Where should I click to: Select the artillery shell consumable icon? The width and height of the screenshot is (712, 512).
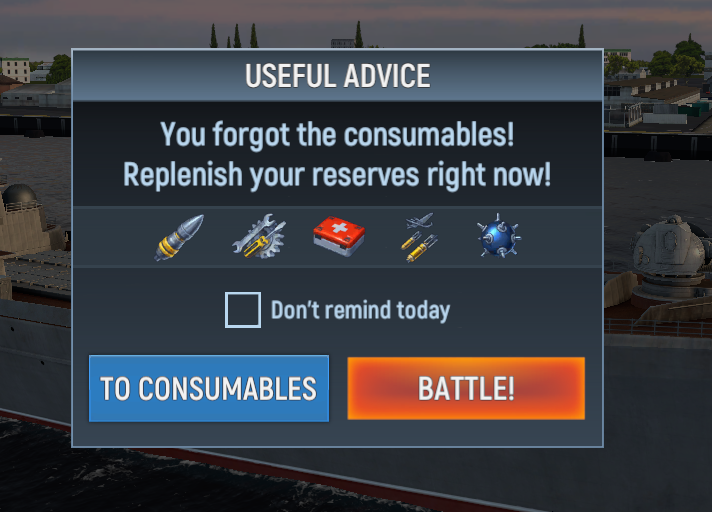179,238
